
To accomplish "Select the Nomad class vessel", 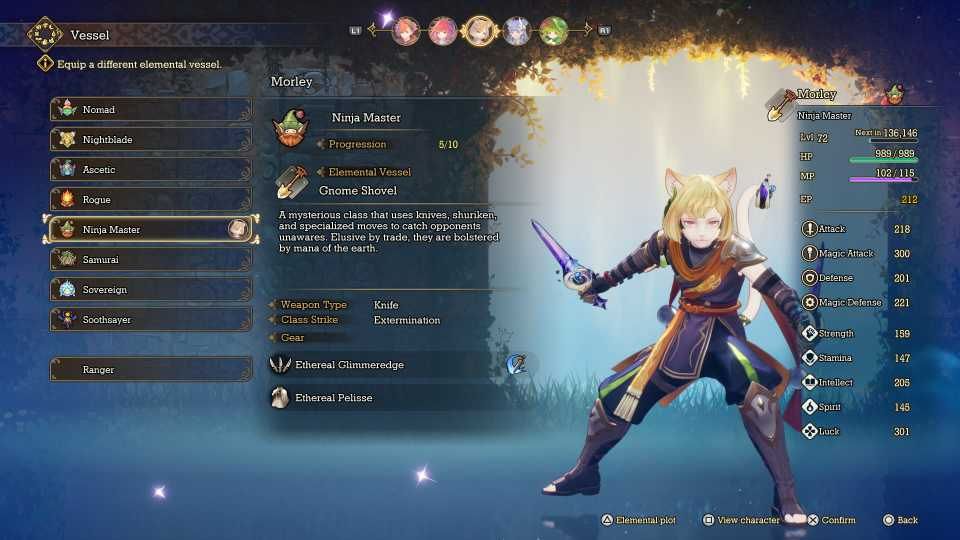I will 150,110.
